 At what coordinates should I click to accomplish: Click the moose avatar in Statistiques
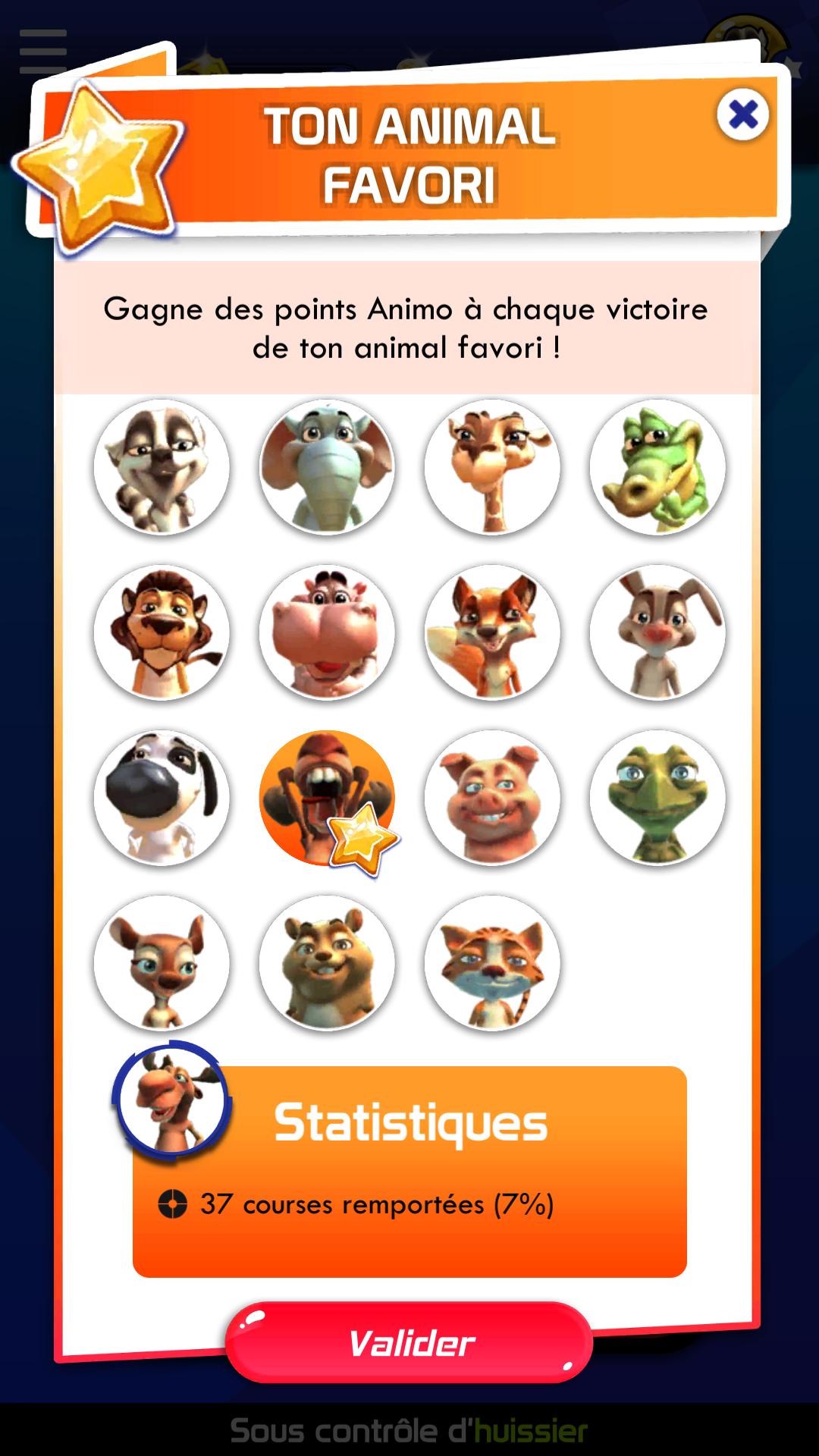pos(171,1099)
